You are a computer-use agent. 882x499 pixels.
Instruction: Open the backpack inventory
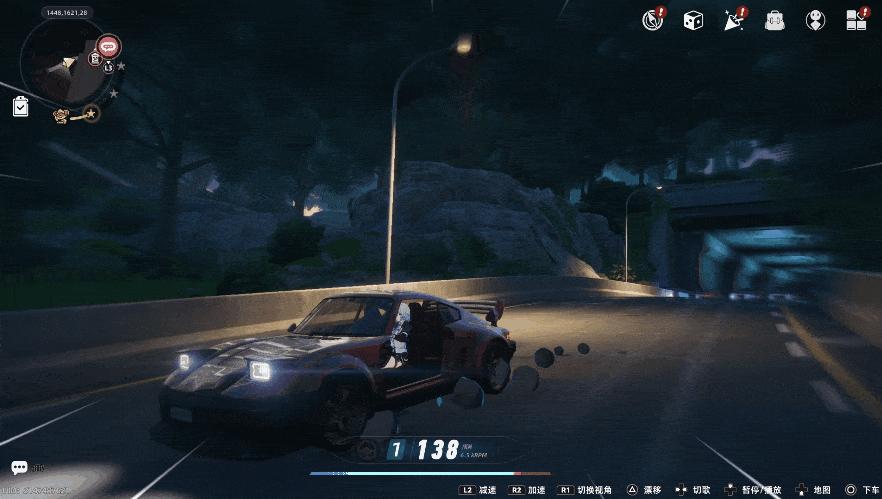774,20
